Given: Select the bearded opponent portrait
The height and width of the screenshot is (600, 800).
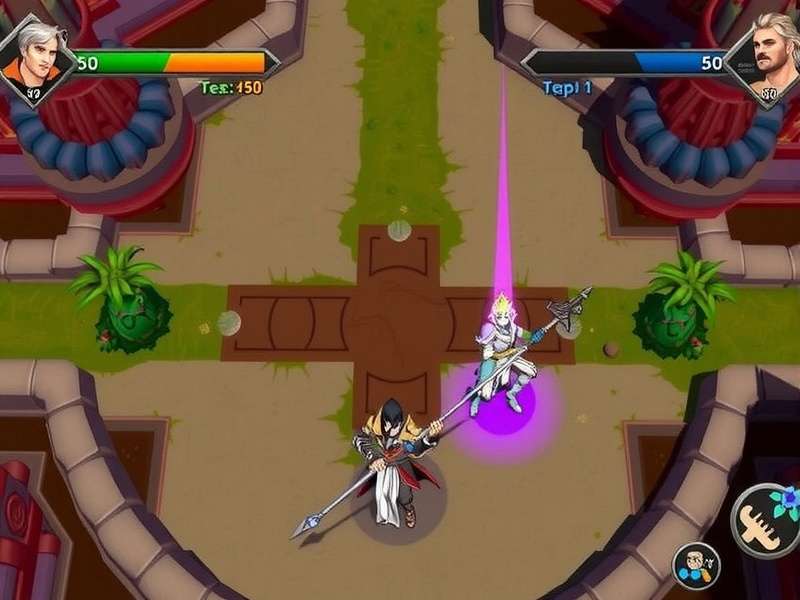Looking at the screenshot, I should tap(766, 62).
